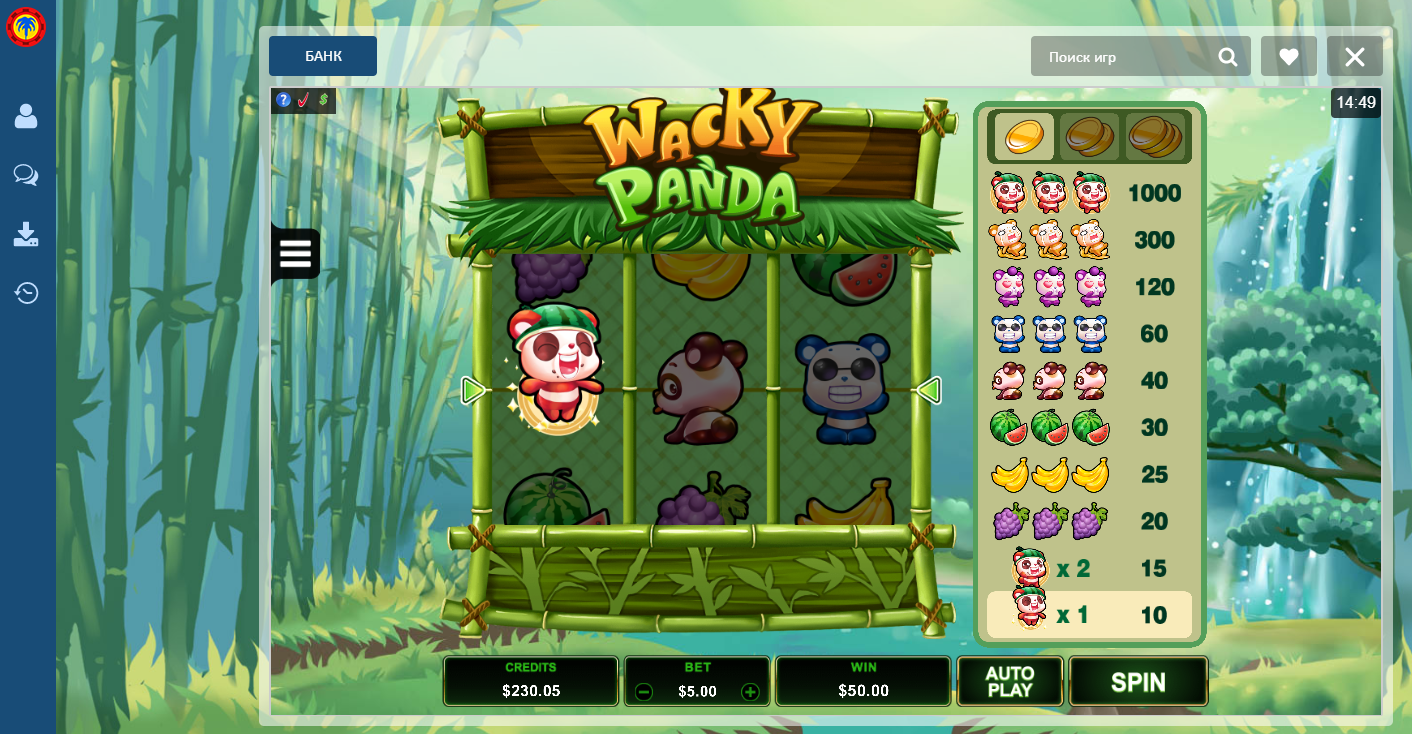Click the red checkmark icon

point(304,100)
